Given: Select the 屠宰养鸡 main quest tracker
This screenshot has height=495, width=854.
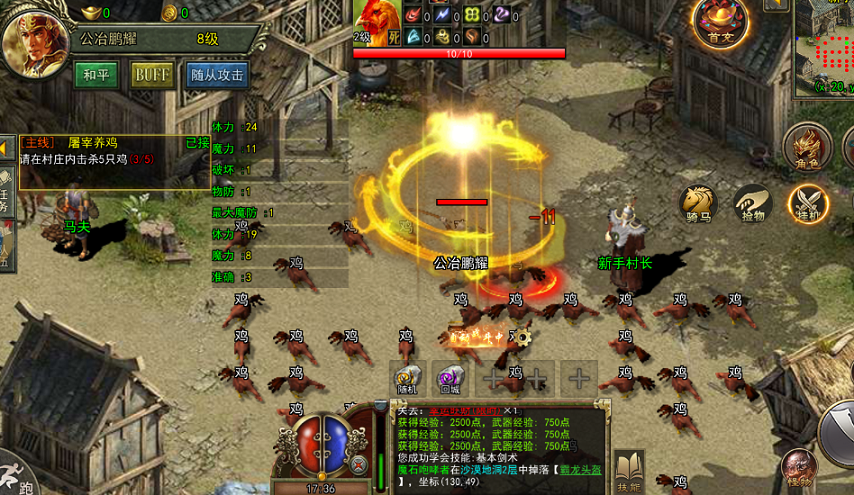Looking at the screenshot, I should pos(112,151).
